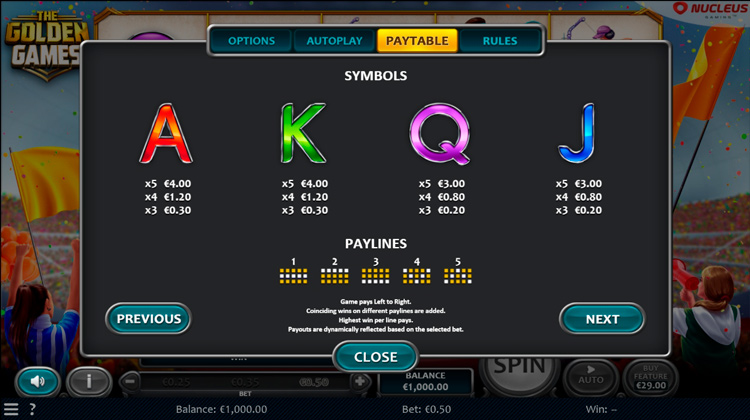Decrease the bet with the minus button

pyautogui.click(x=129, y=381)
